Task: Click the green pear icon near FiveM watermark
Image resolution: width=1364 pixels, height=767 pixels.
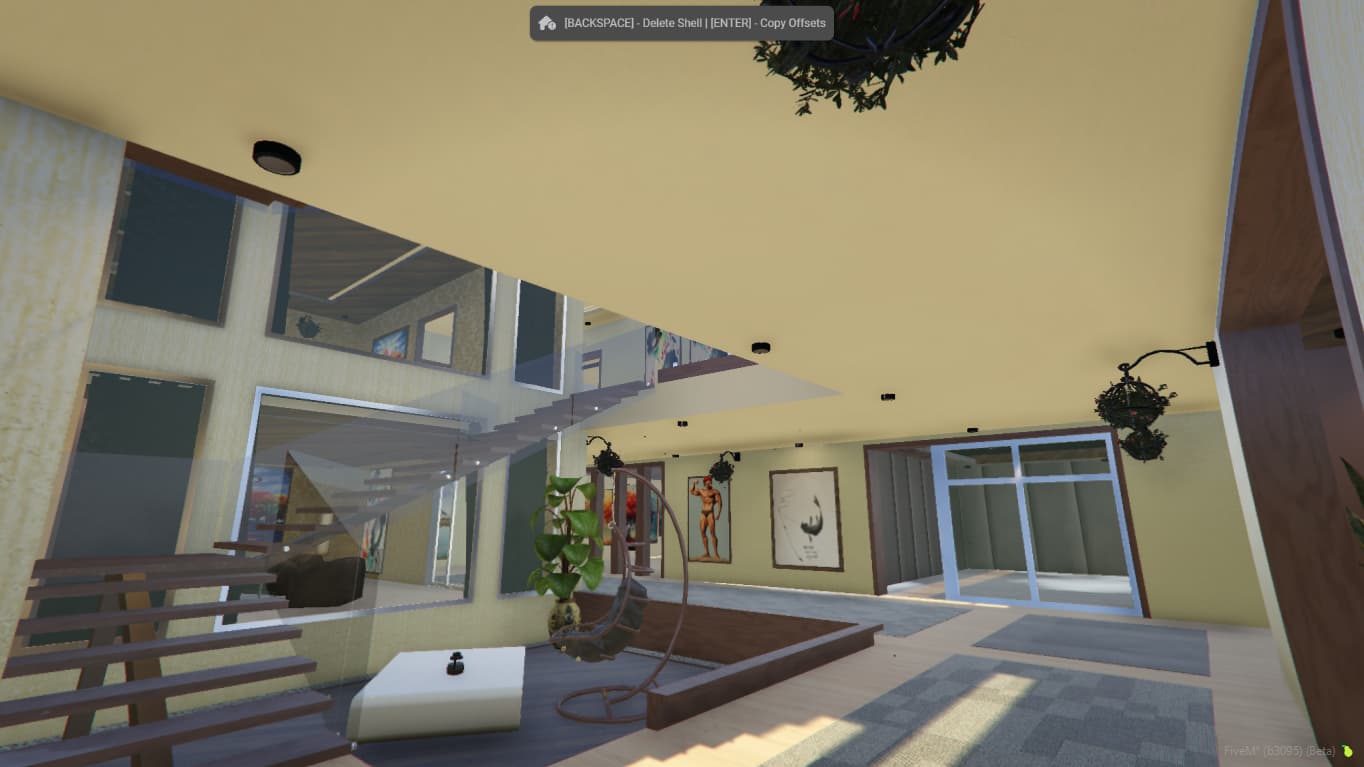Action: pos(1347,750)
